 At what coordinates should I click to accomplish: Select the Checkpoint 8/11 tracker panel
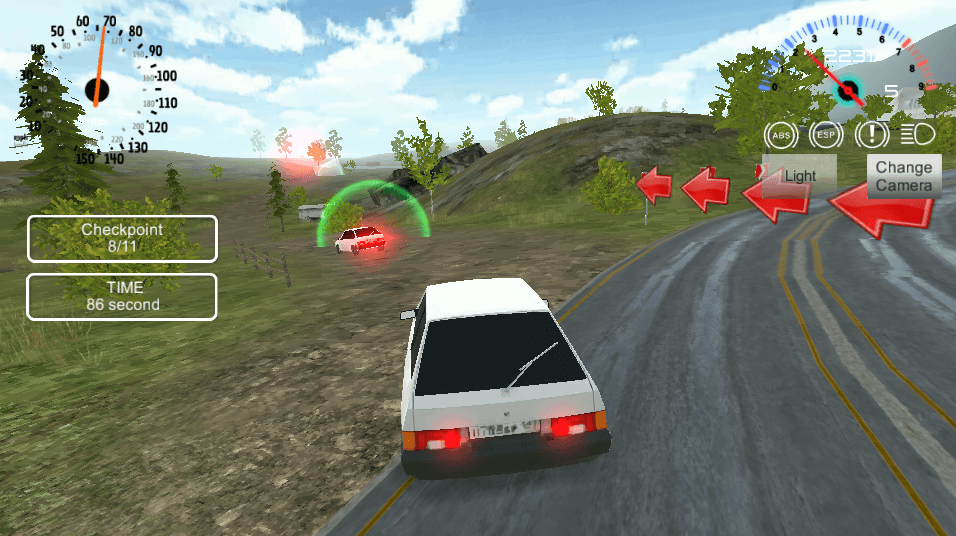click(122, 239)
